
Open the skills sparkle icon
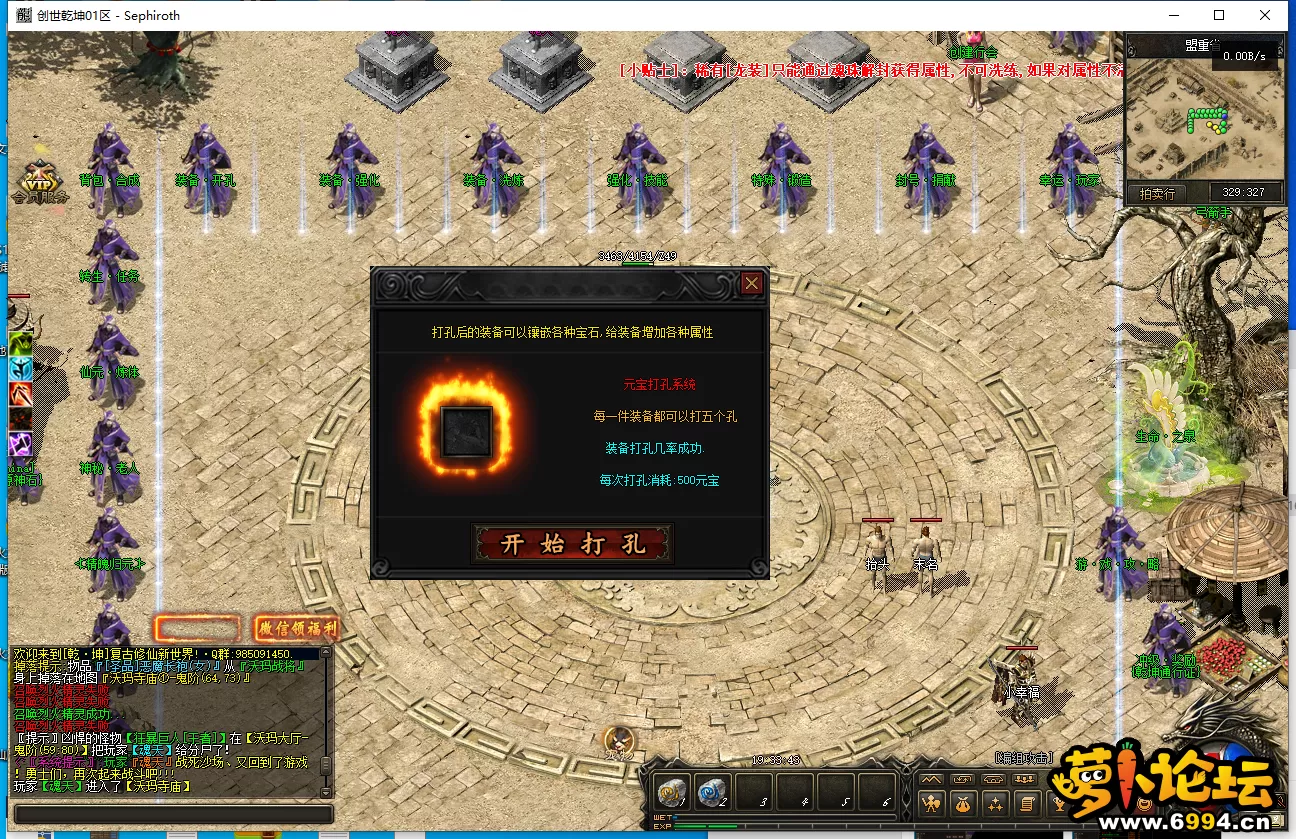click(x=995, y=802)
